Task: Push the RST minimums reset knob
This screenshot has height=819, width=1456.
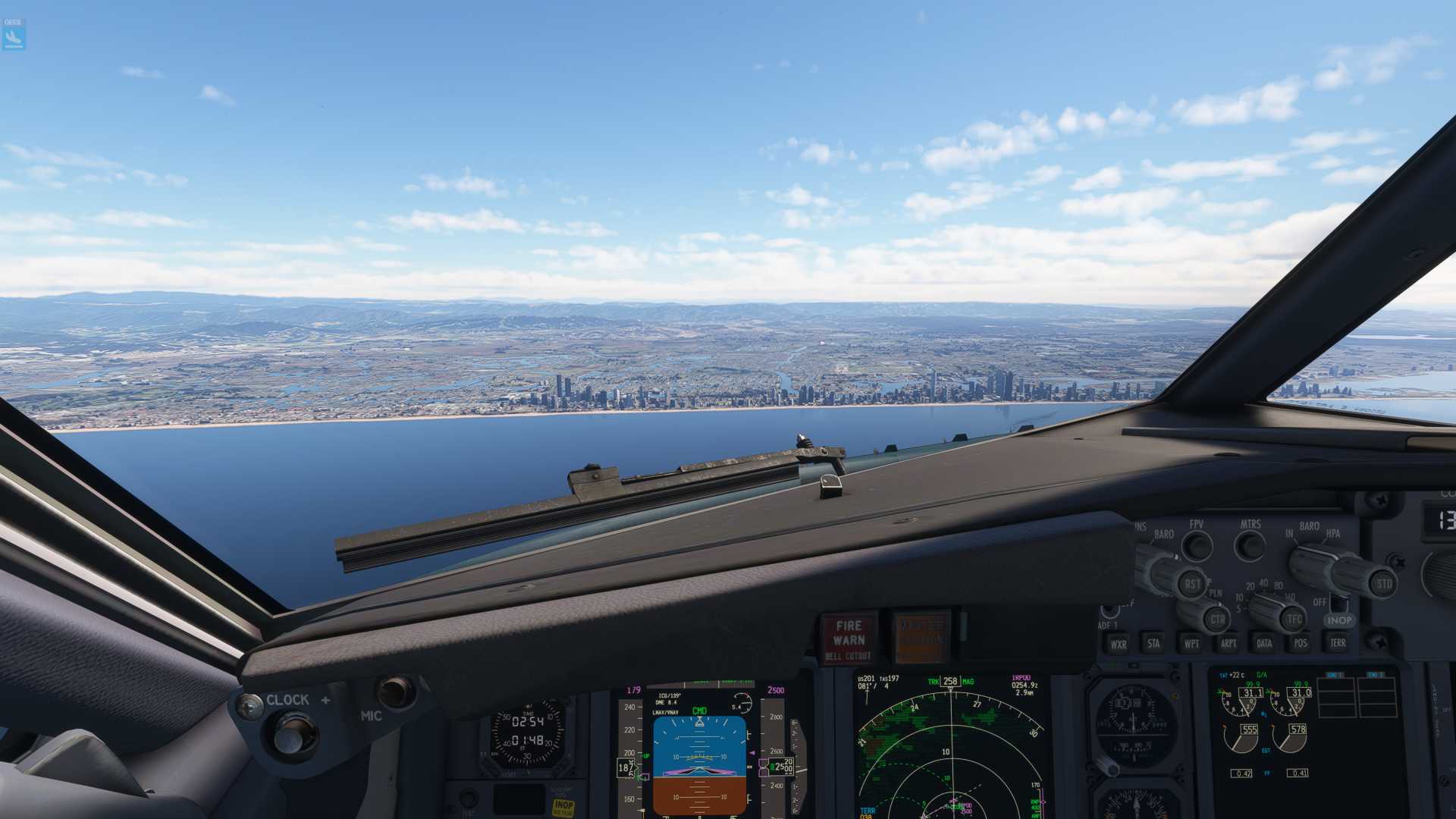Action: coord(1191,583)
